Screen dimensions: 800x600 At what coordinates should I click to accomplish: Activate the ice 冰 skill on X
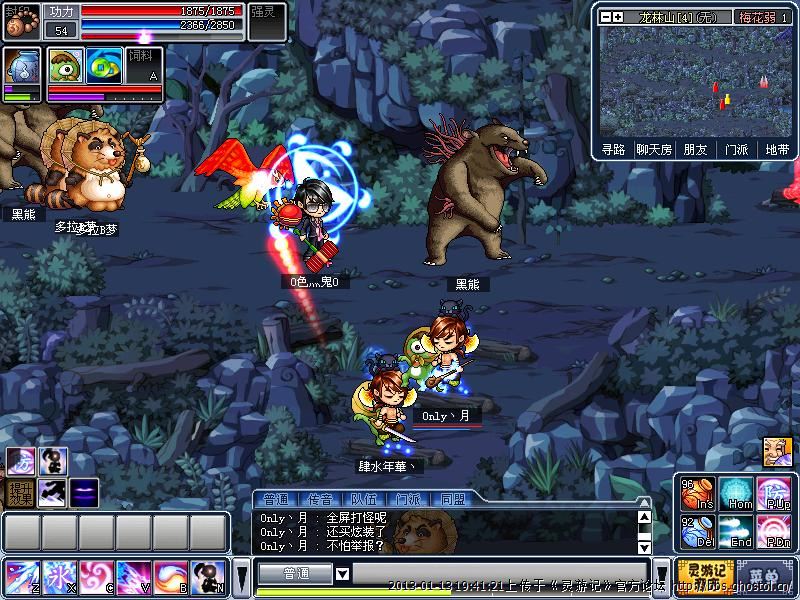click(x=59, y=577)
